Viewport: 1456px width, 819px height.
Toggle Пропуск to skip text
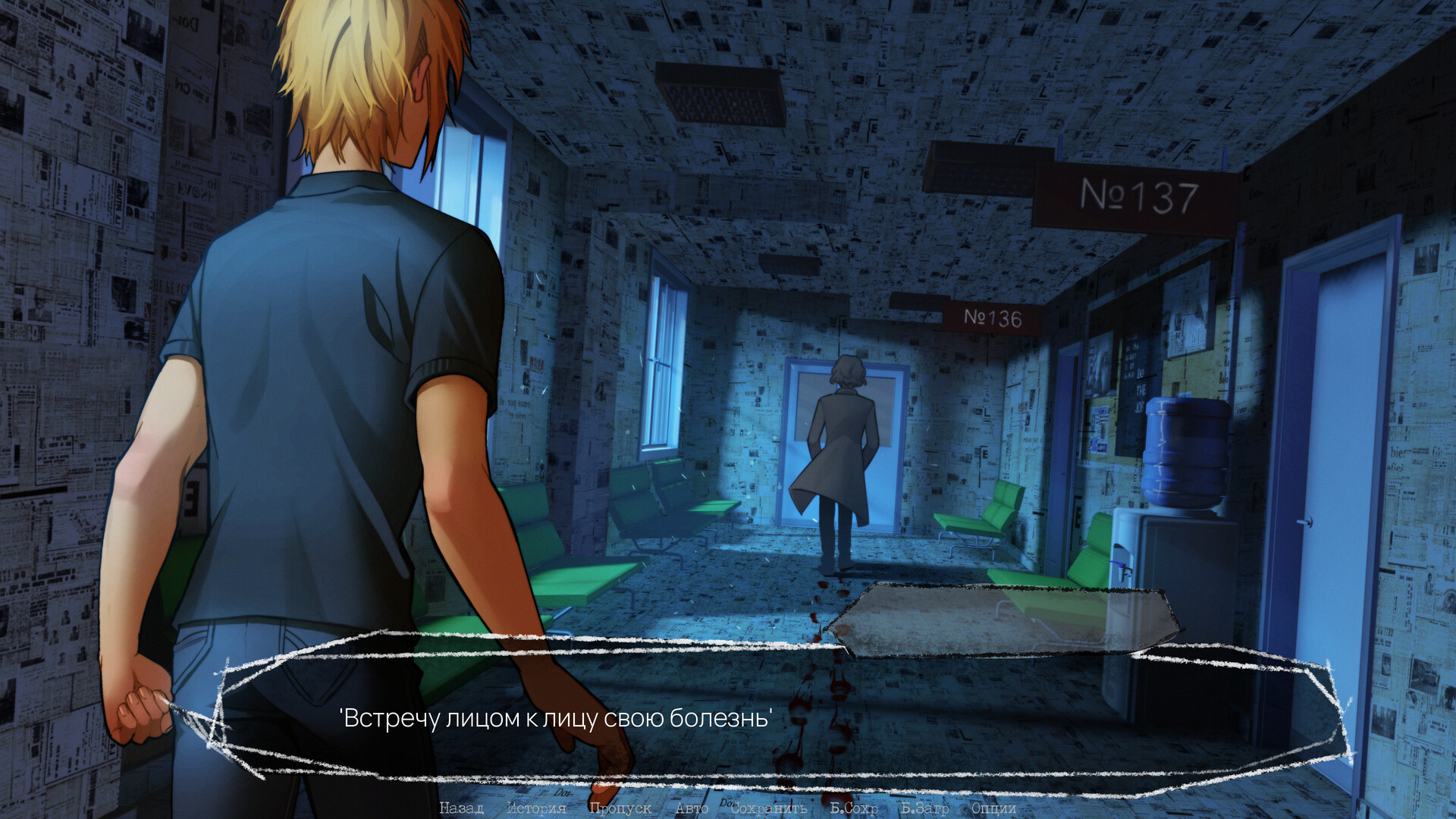(620, 808)
